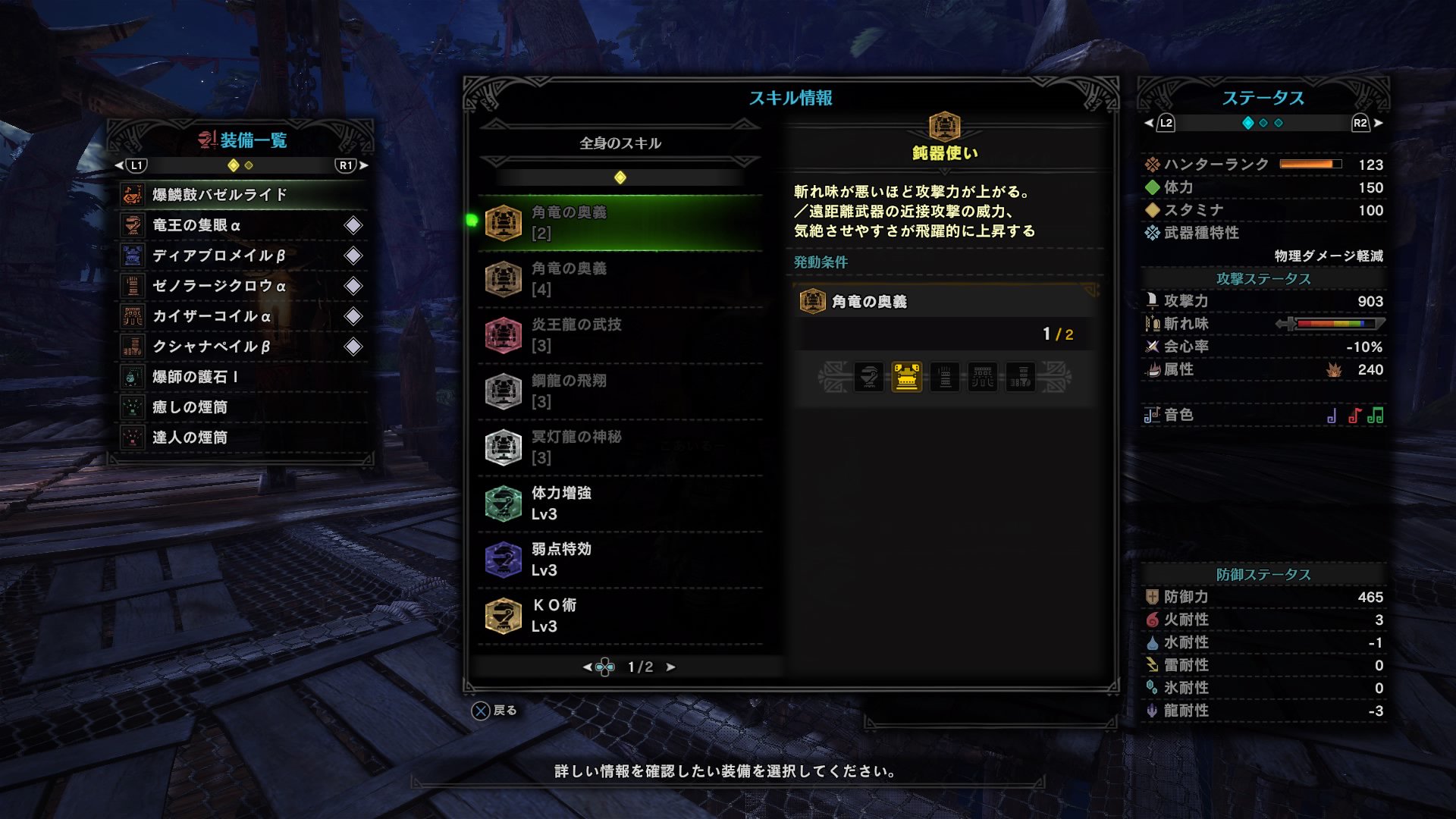
Task: Click the 斬れ味 sharpness gauge
Action: pos(1341,323)
